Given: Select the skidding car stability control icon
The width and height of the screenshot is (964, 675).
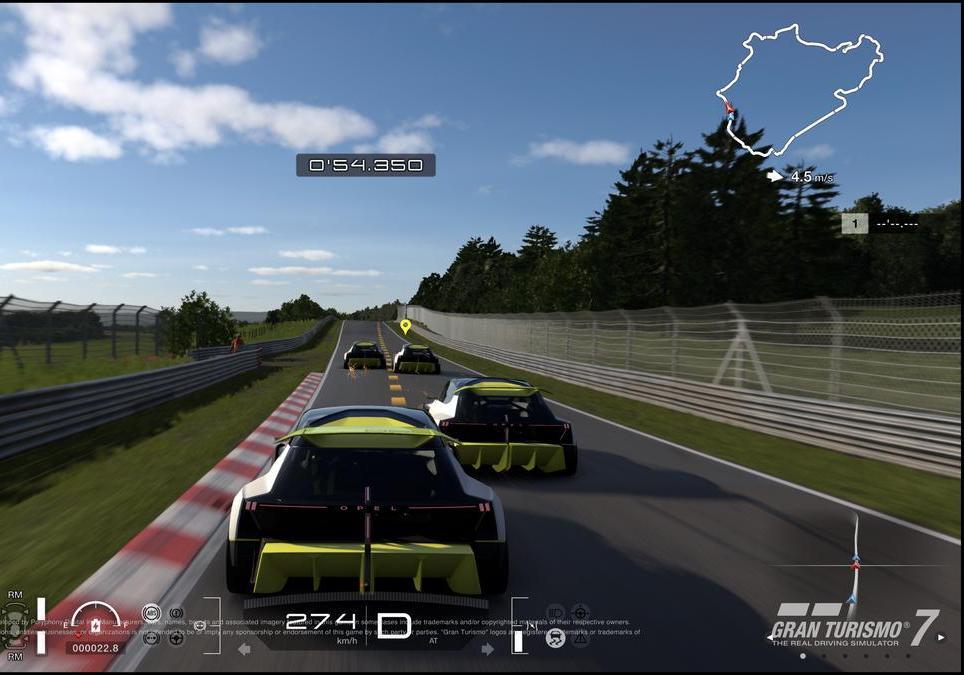Looking at the screenshot, I should click(x=555, y=636).
